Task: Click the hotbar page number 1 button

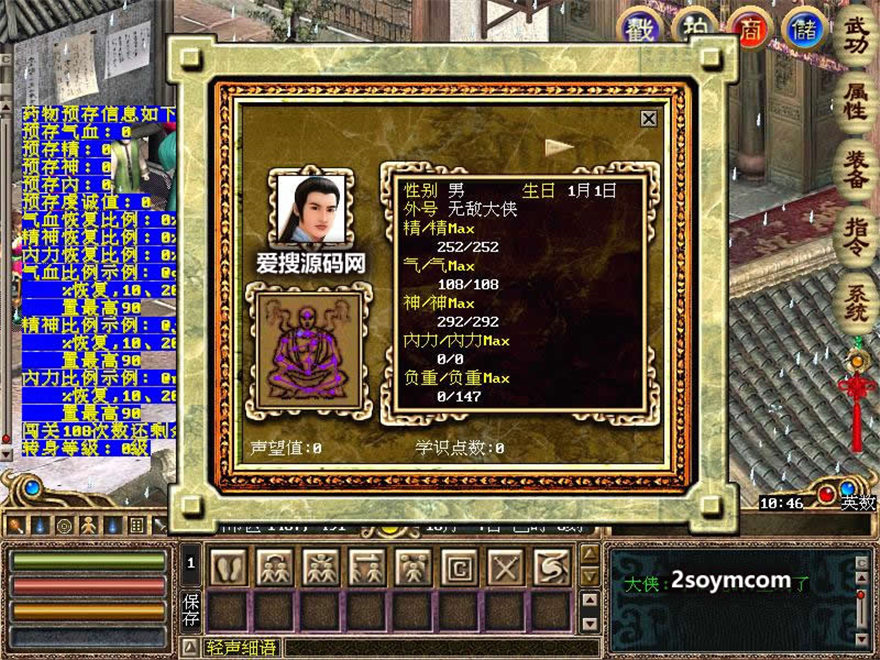Action: (190, 565)
